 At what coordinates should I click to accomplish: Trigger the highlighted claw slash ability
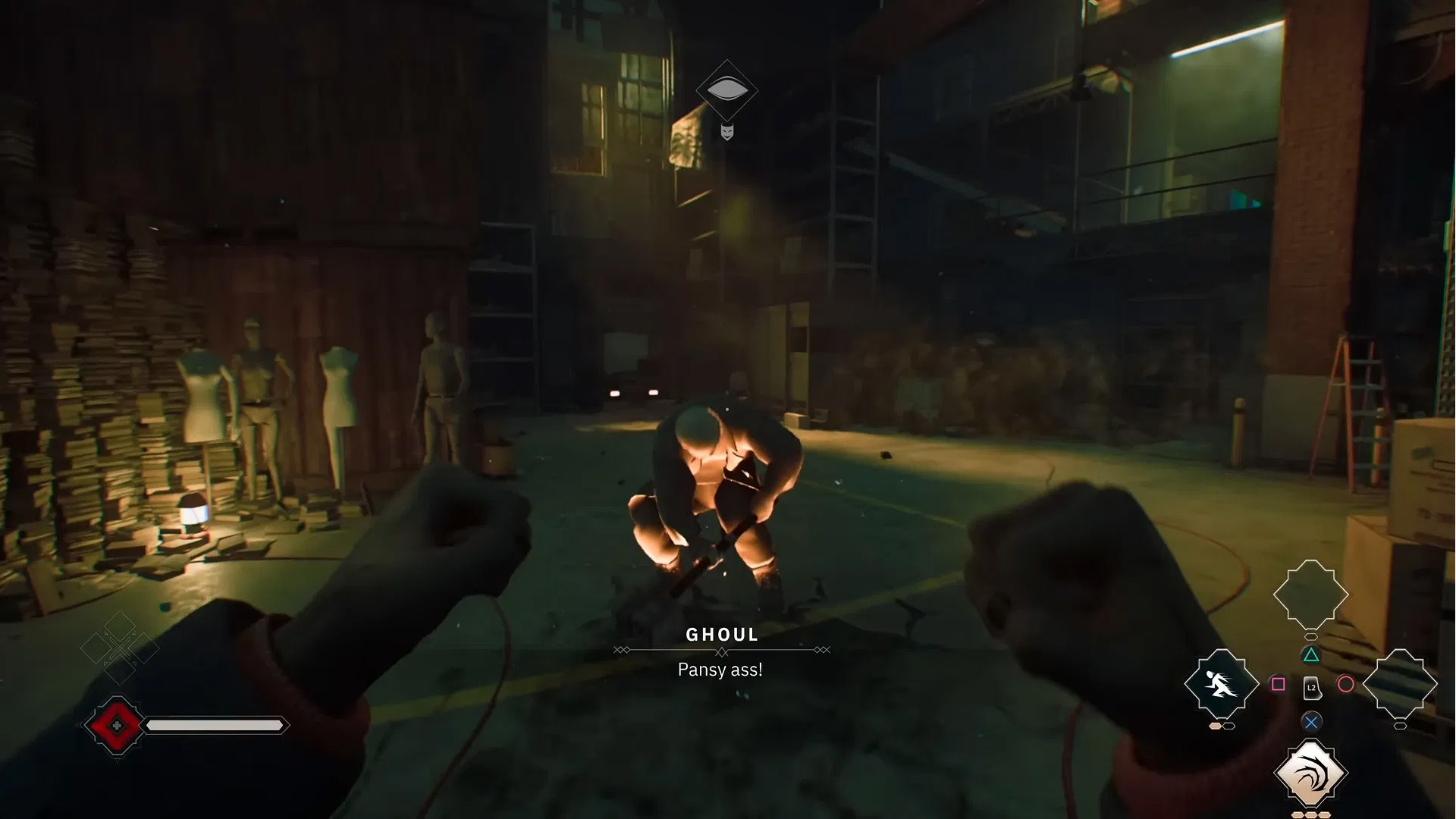tap(1310, 773)
